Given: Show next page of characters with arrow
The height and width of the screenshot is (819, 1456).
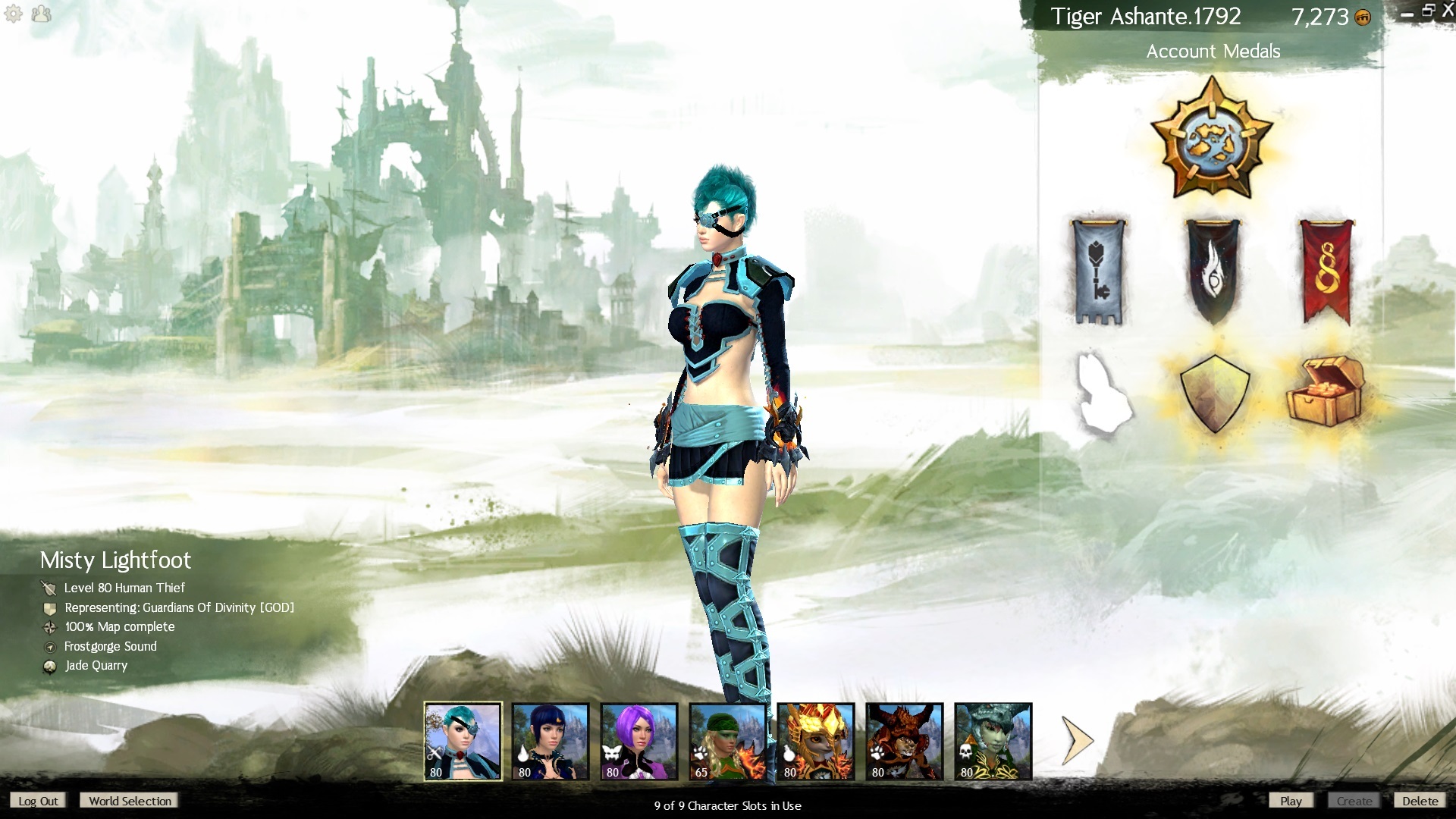Looking at the screenshot, I should click(x=1077, y=741).
